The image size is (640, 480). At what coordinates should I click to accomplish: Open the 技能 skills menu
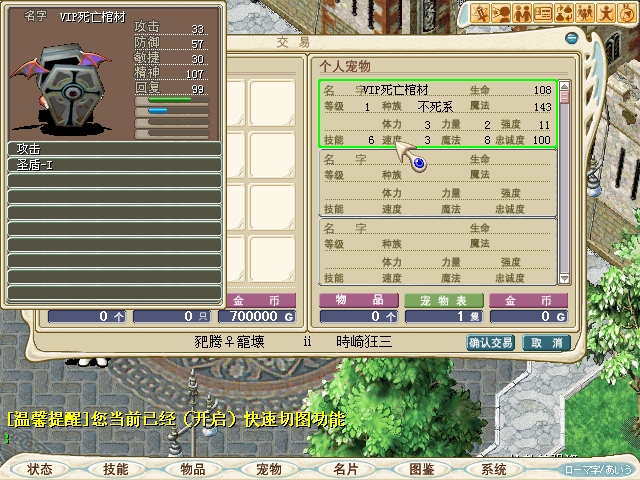point(116,468)
